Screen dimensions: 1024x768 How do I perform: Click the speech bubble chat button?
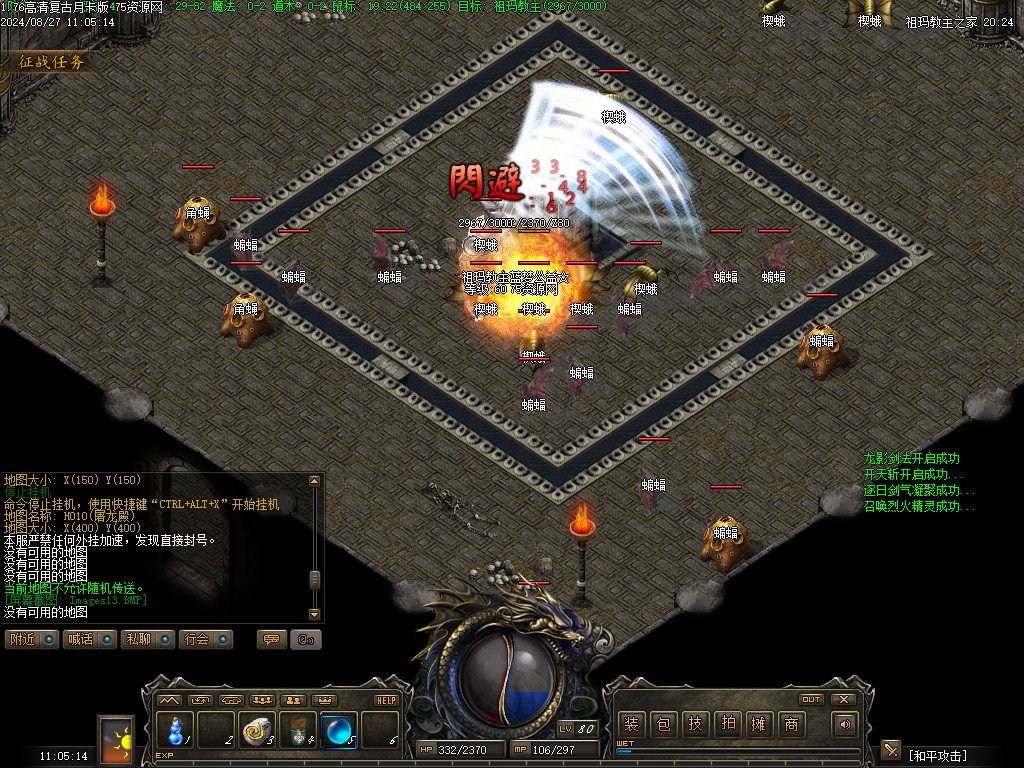271,639
